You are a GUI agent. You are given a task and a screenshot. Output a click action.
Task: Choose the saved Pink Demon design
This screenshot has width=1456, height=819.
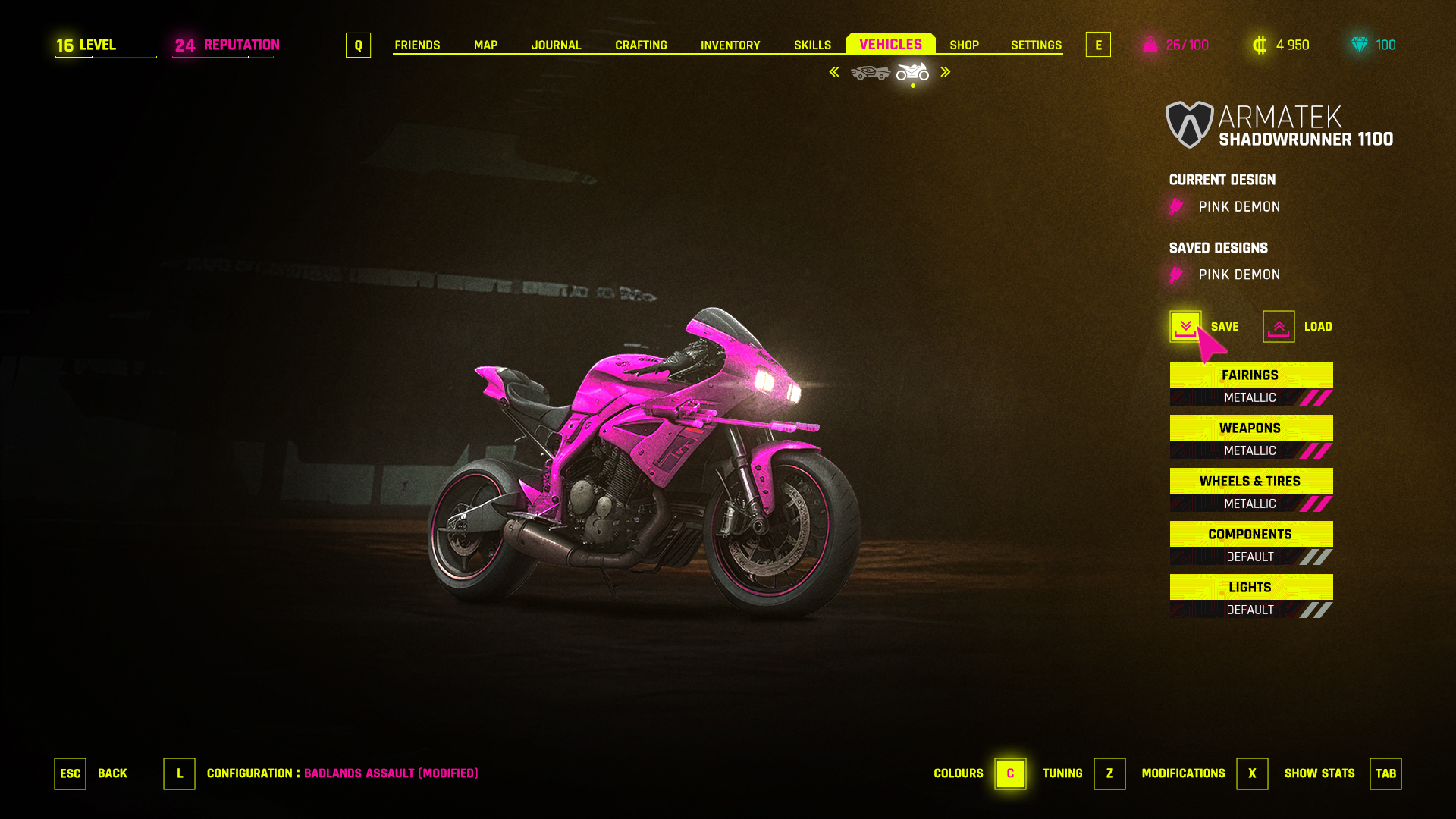pyautogui.click(x=1238, y=275)
